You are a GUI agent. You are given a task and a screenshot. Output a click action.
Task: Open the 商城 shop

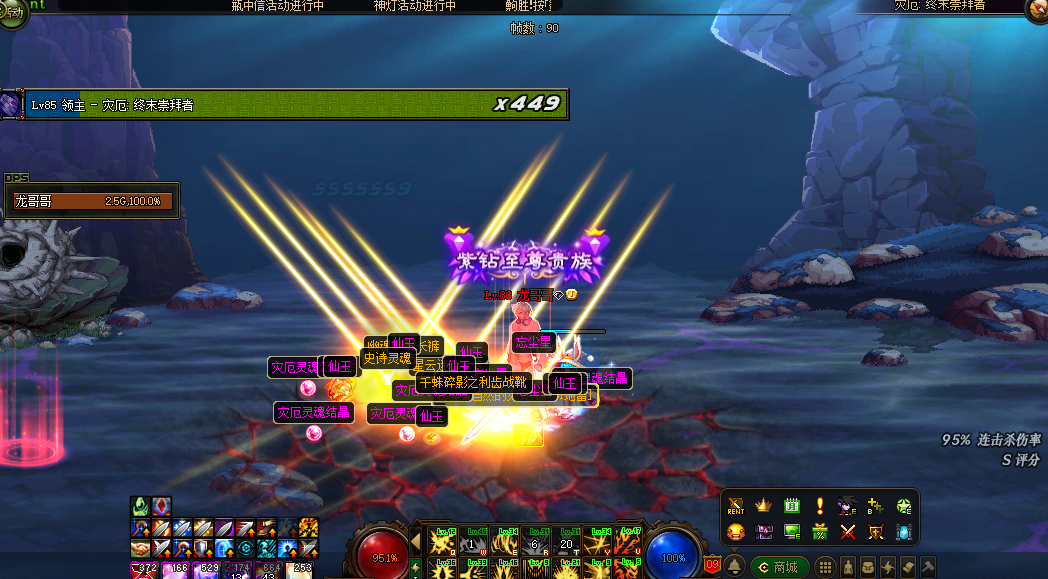[x=779, y=567]
